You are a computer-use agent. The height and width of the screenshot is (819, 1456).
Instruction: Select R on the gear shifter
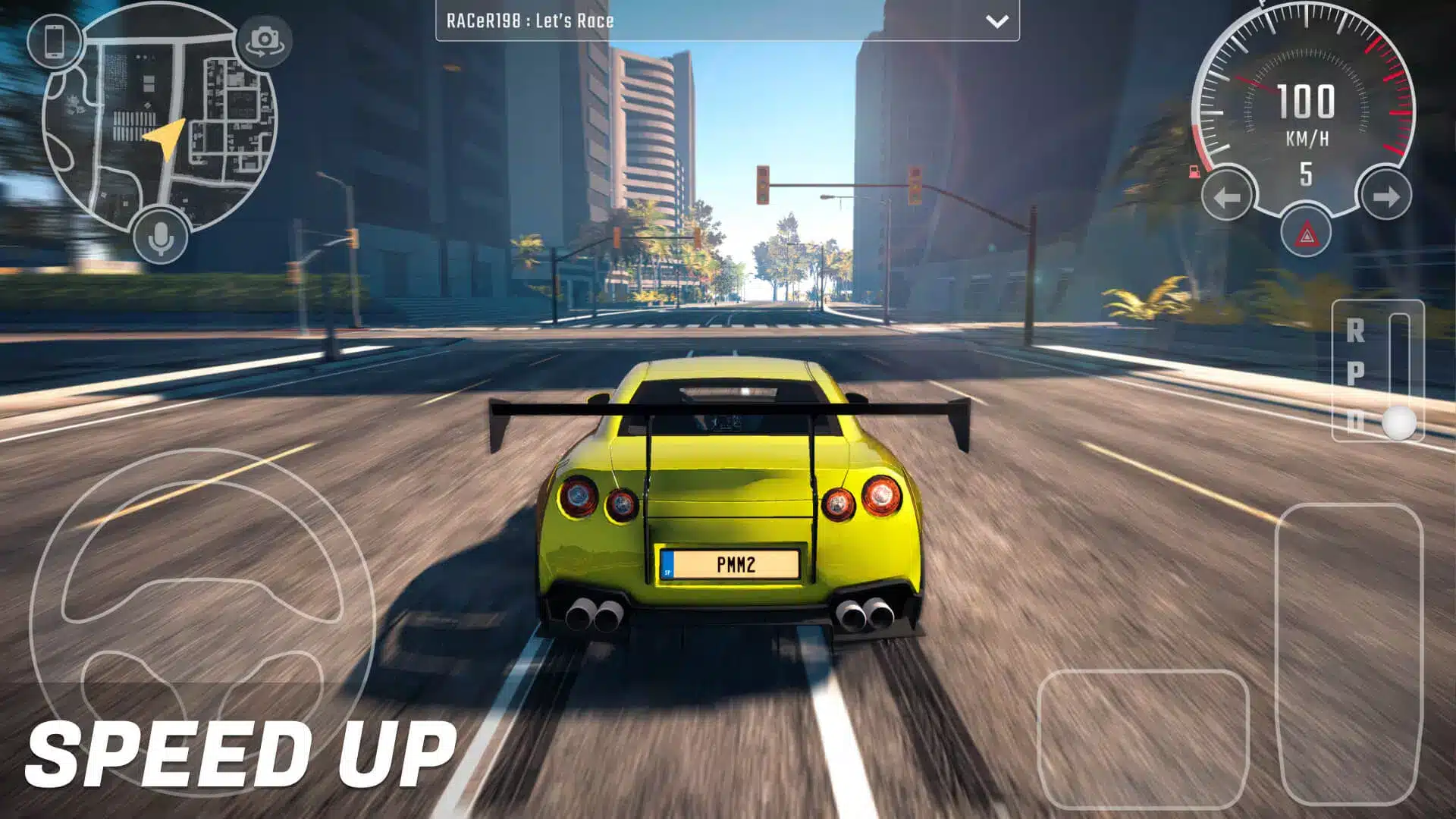click(x=1355, y=331)
